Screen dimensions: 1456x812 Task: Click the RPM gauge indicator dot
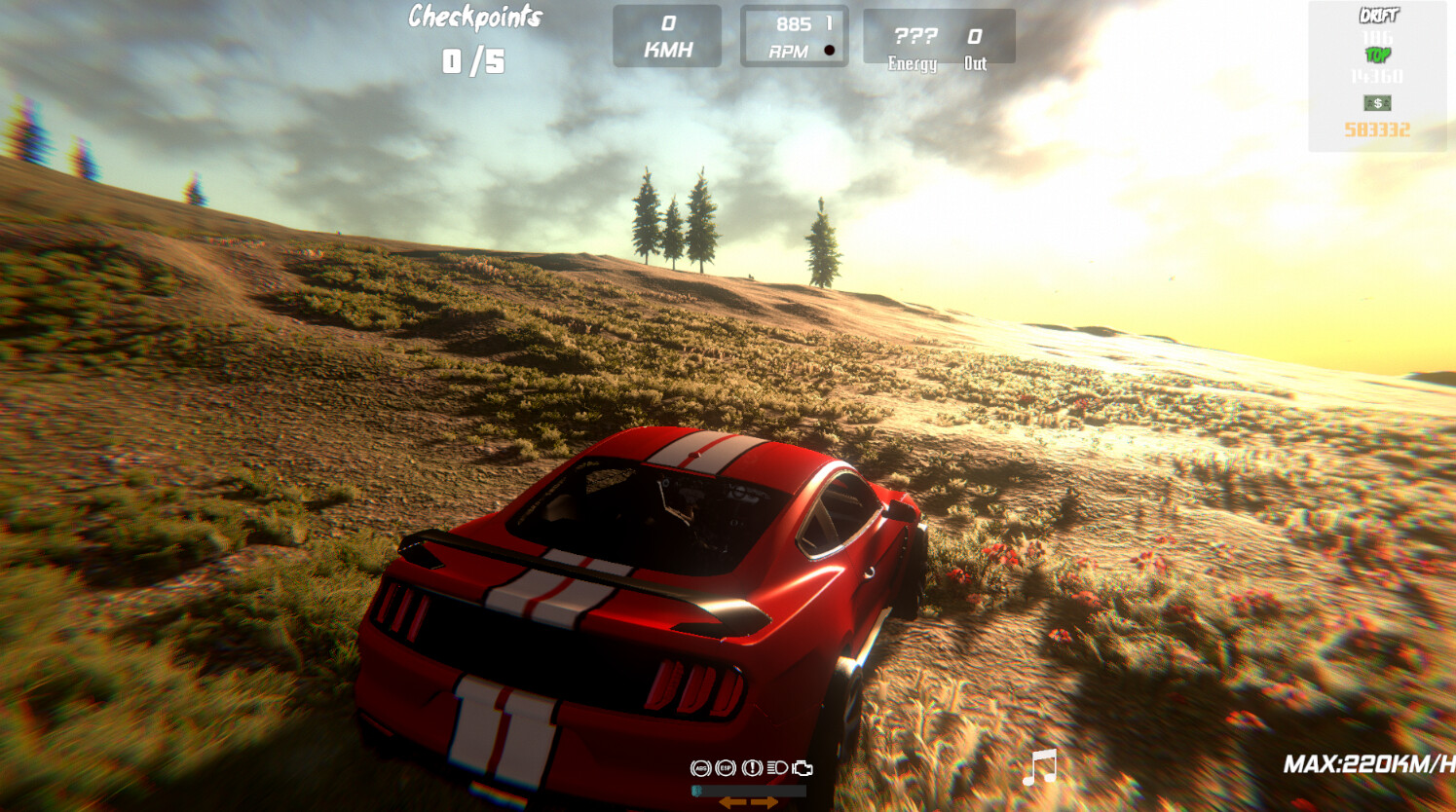click(830, 48)
